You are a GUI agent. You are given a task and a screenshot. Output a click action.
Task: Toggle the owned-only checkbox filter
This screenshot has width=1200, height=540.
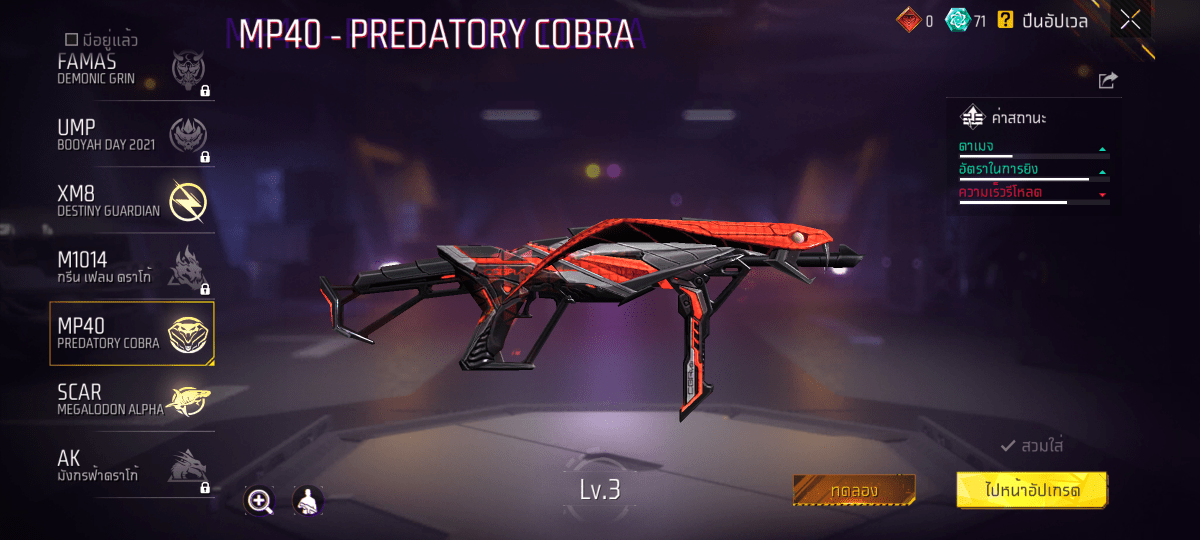[x=71, y=40]
